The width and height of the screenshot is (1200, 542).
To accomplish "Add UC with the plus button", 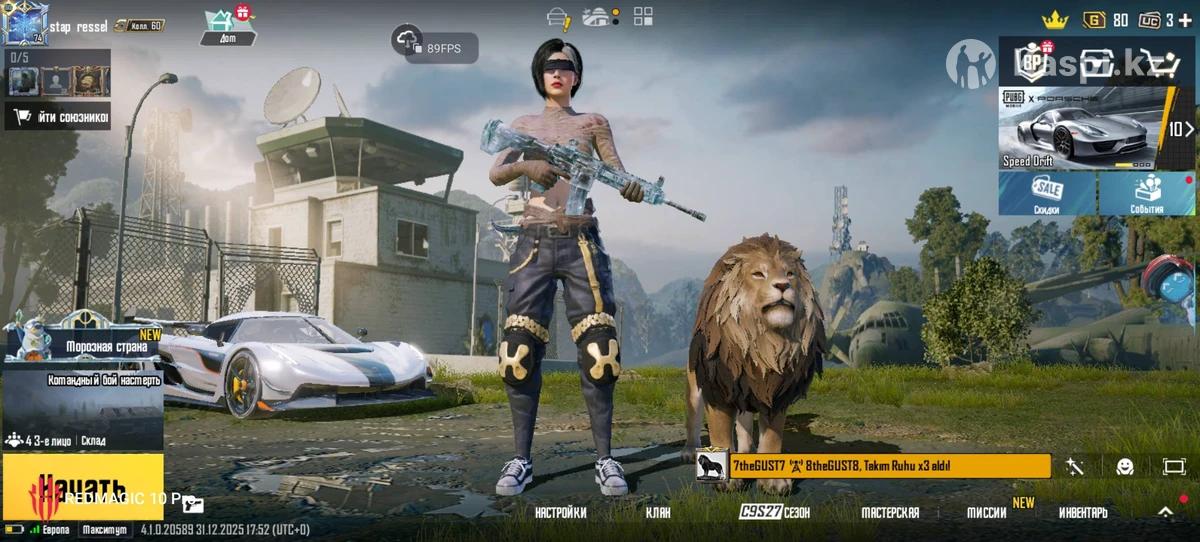I will (1186, 20).
